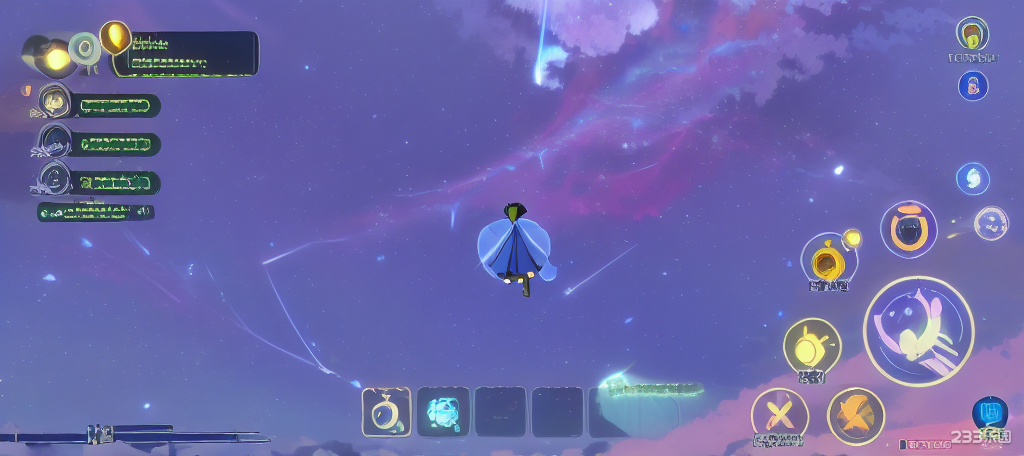Open the grey-green ring icon beside the light
1024x456 pixels.
click(x=86, y=47)
